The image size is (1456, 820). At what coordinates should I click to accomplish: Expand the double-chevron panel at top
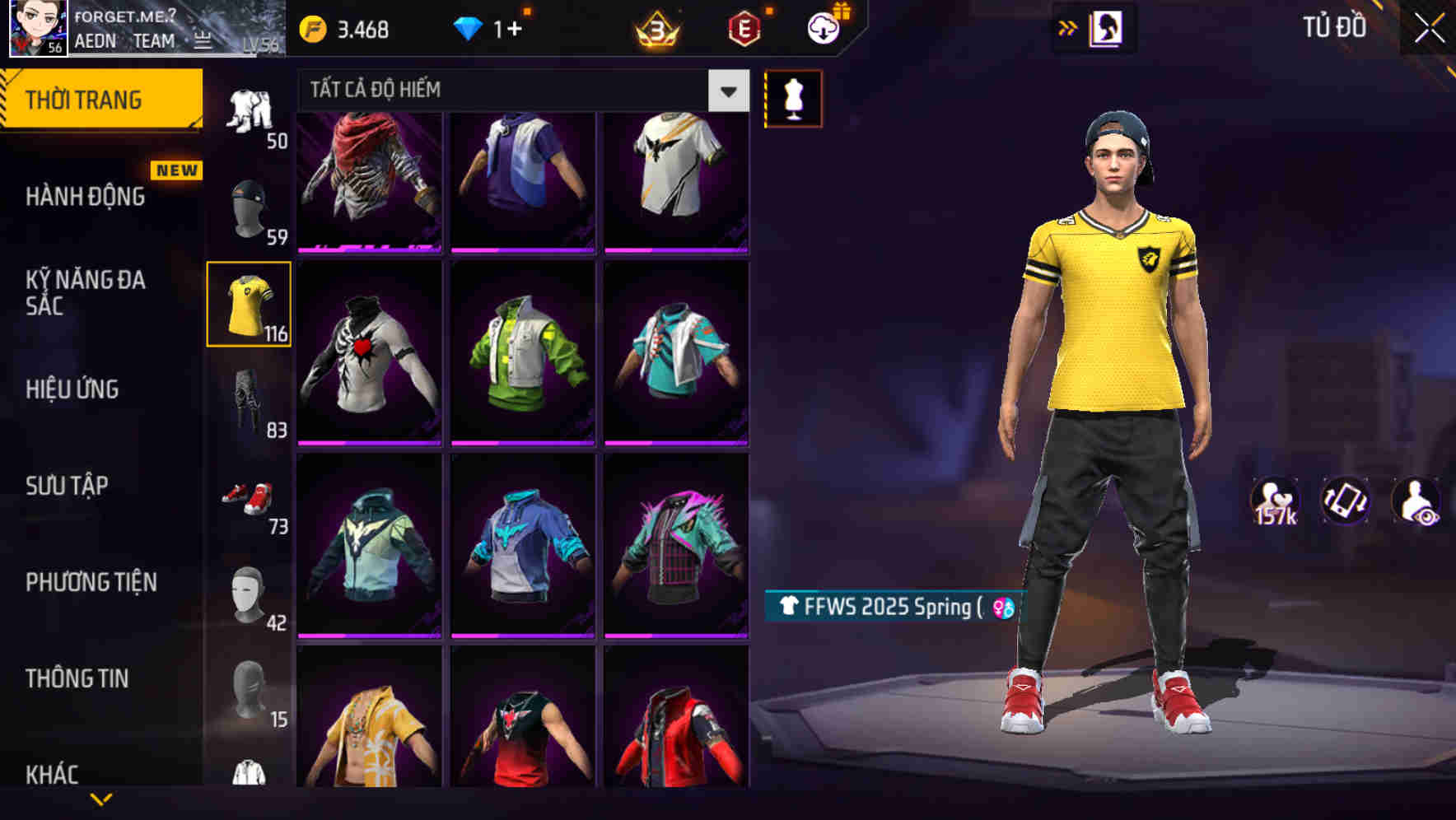pos(1069,27)
